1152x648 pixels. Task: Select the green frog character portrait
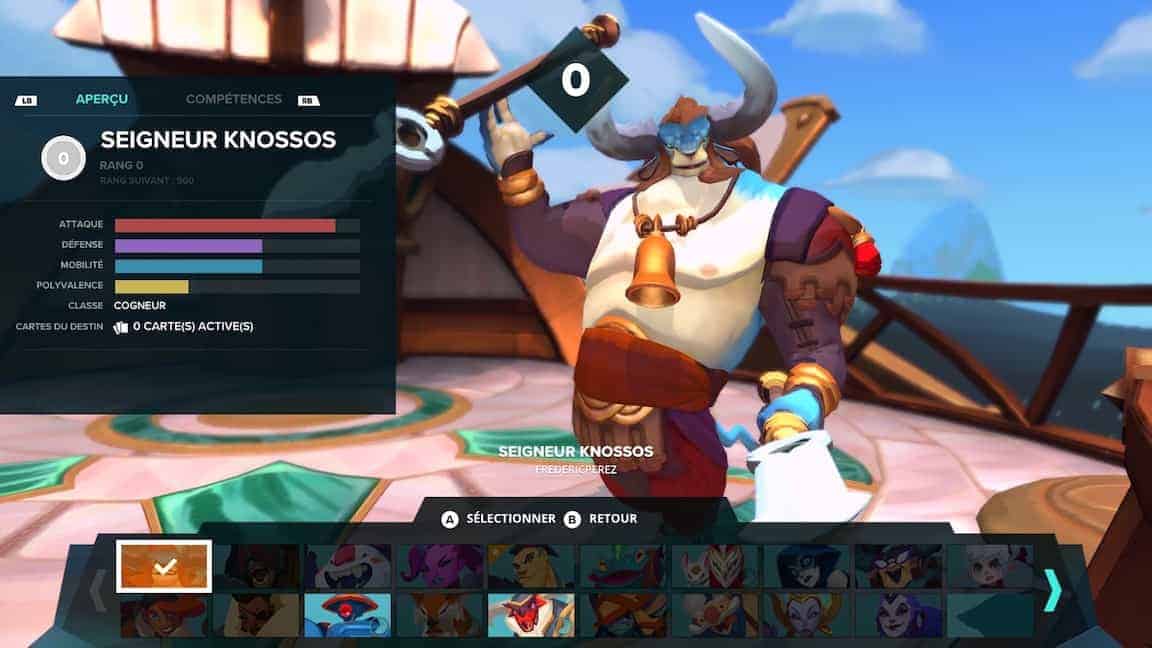[x=622, y=566]
